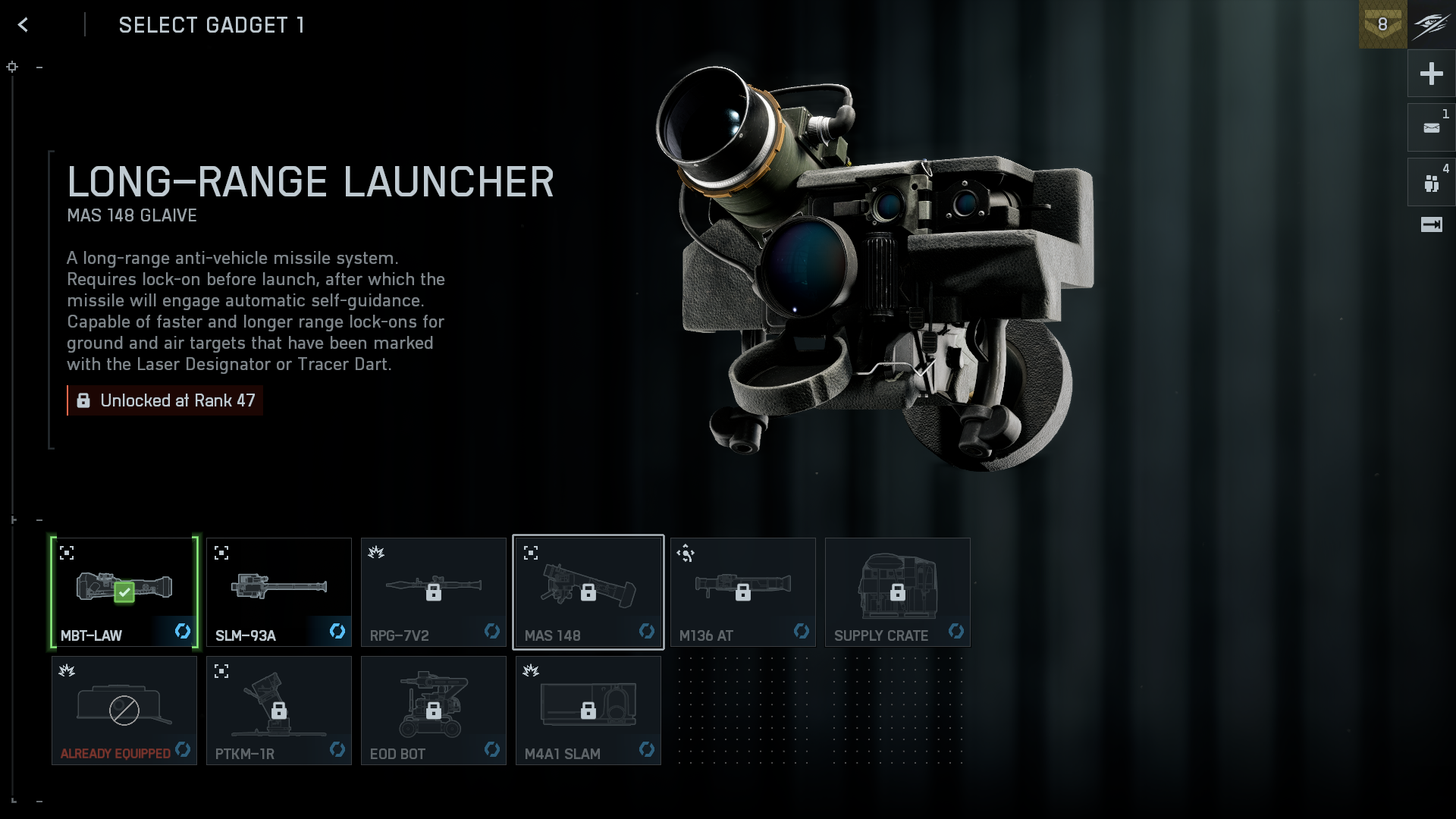Choose the Supply Crate gadget tile
The width and height of the screenshot is (1456, 819).
tap(898, 592)
